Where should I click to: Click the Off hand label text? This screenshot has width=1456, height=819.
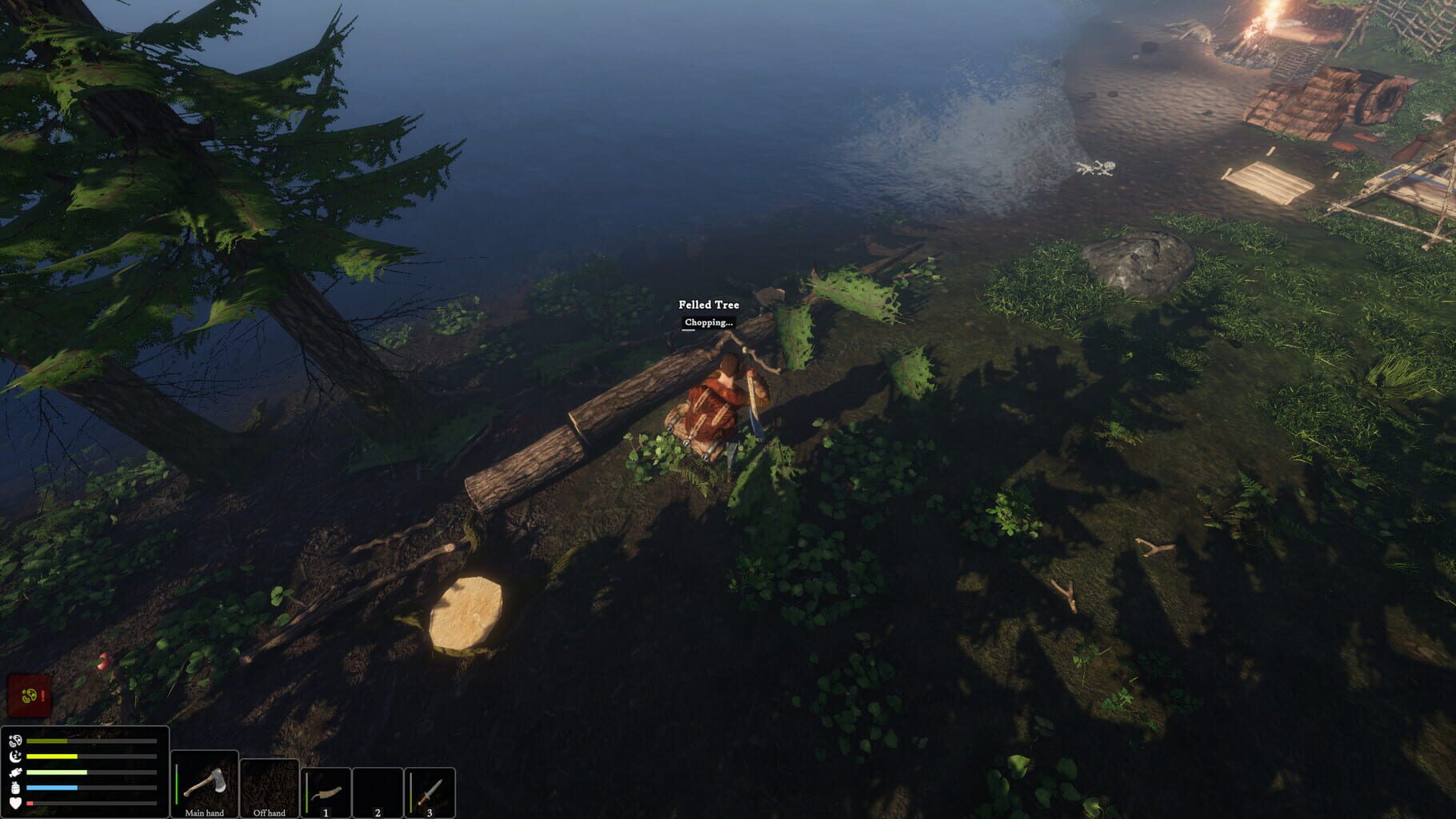[x=270, y=811]
